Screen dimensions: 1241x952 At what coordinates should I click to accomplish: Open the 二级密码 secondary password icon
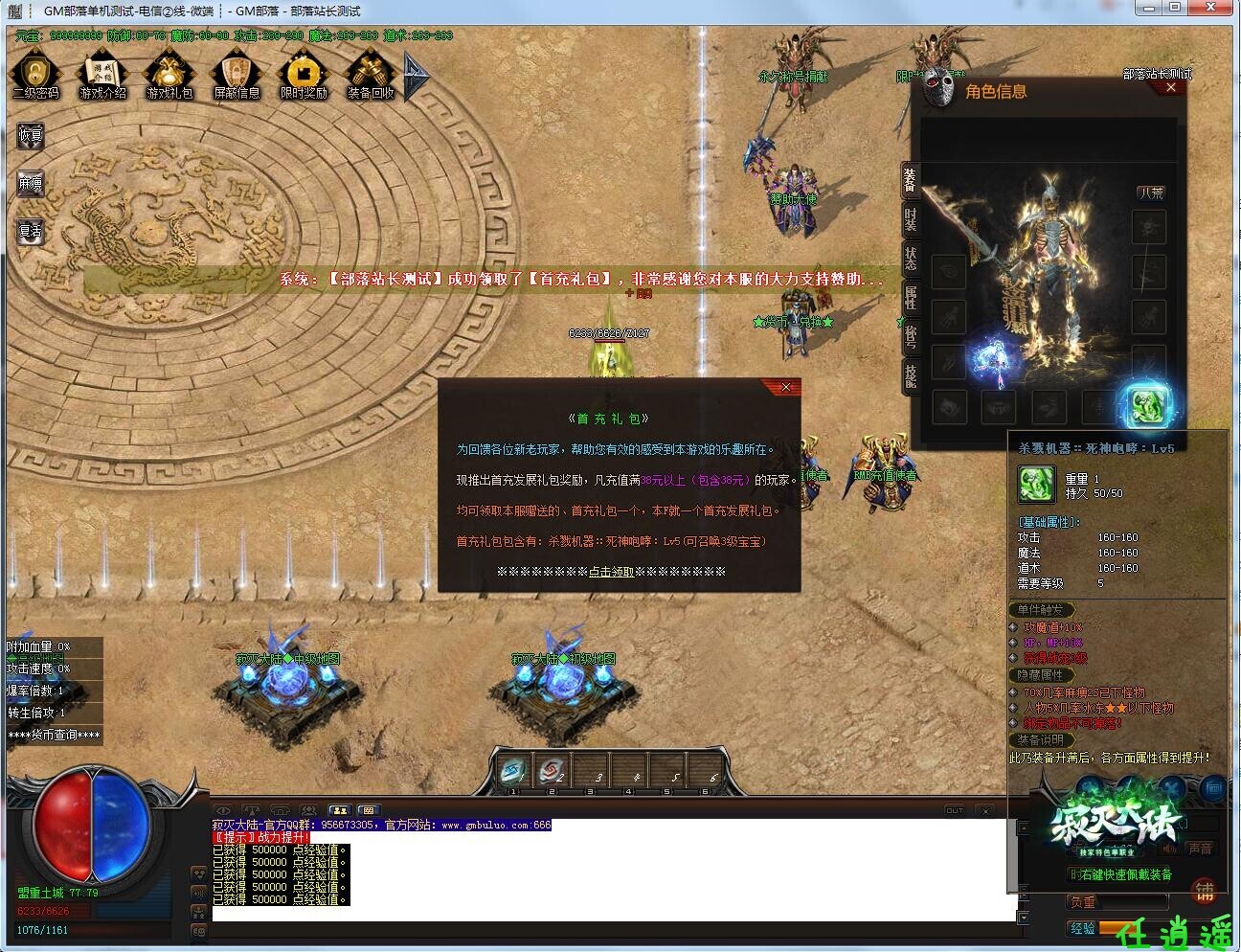(x=35, y=74)
